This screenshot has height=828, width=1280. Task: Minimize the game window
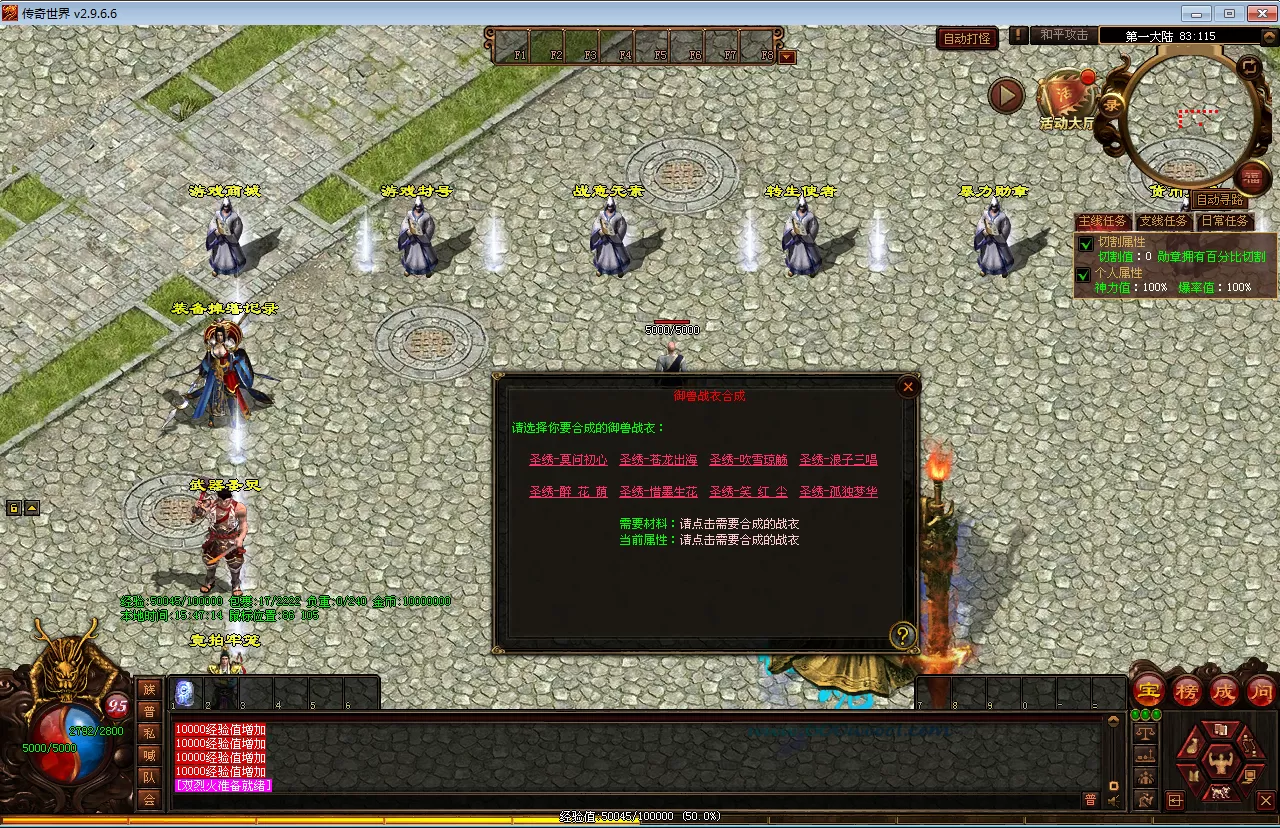click(1196, 13)
